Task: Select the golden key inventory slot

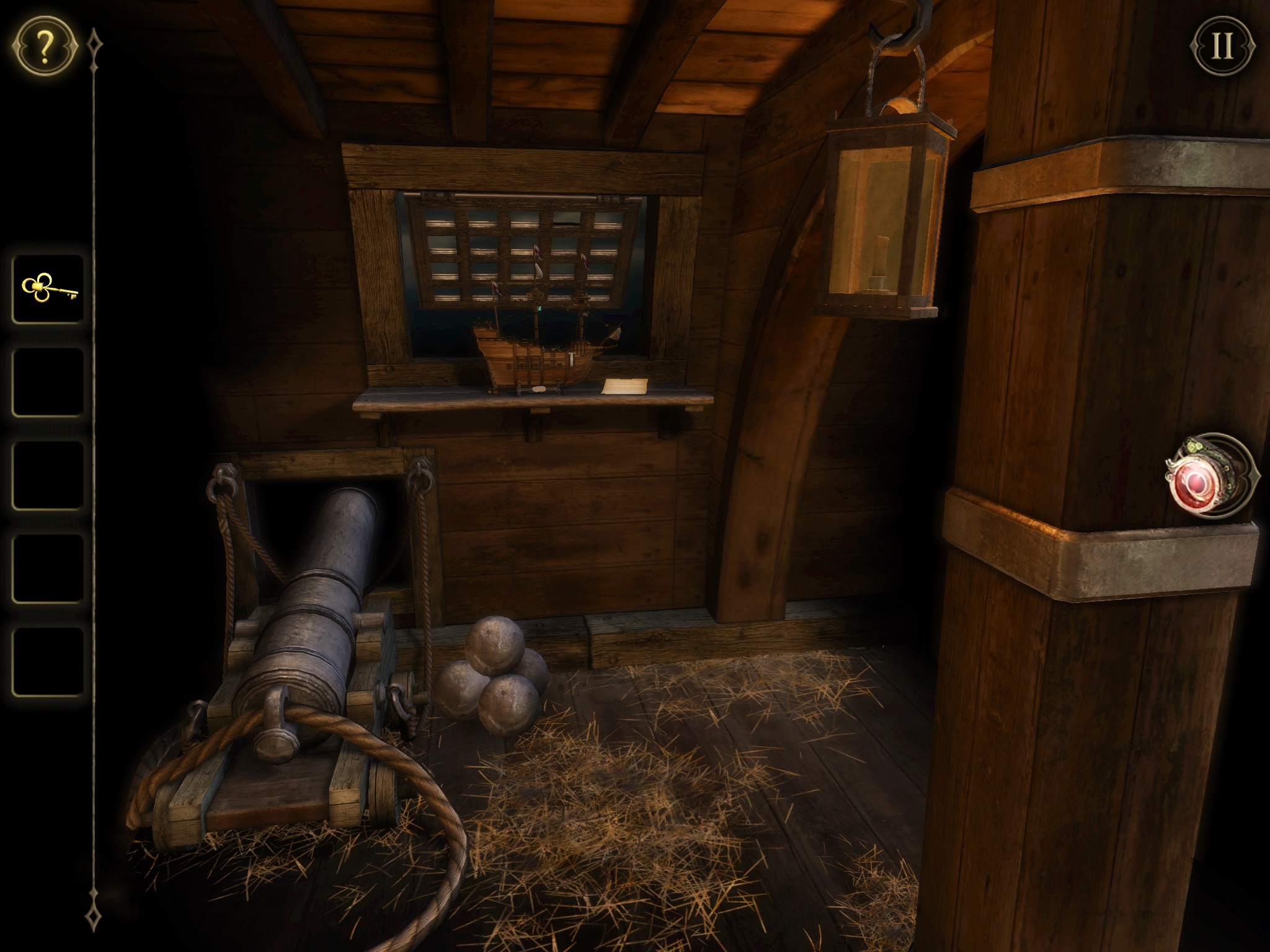Action: [x=48, y=289]
